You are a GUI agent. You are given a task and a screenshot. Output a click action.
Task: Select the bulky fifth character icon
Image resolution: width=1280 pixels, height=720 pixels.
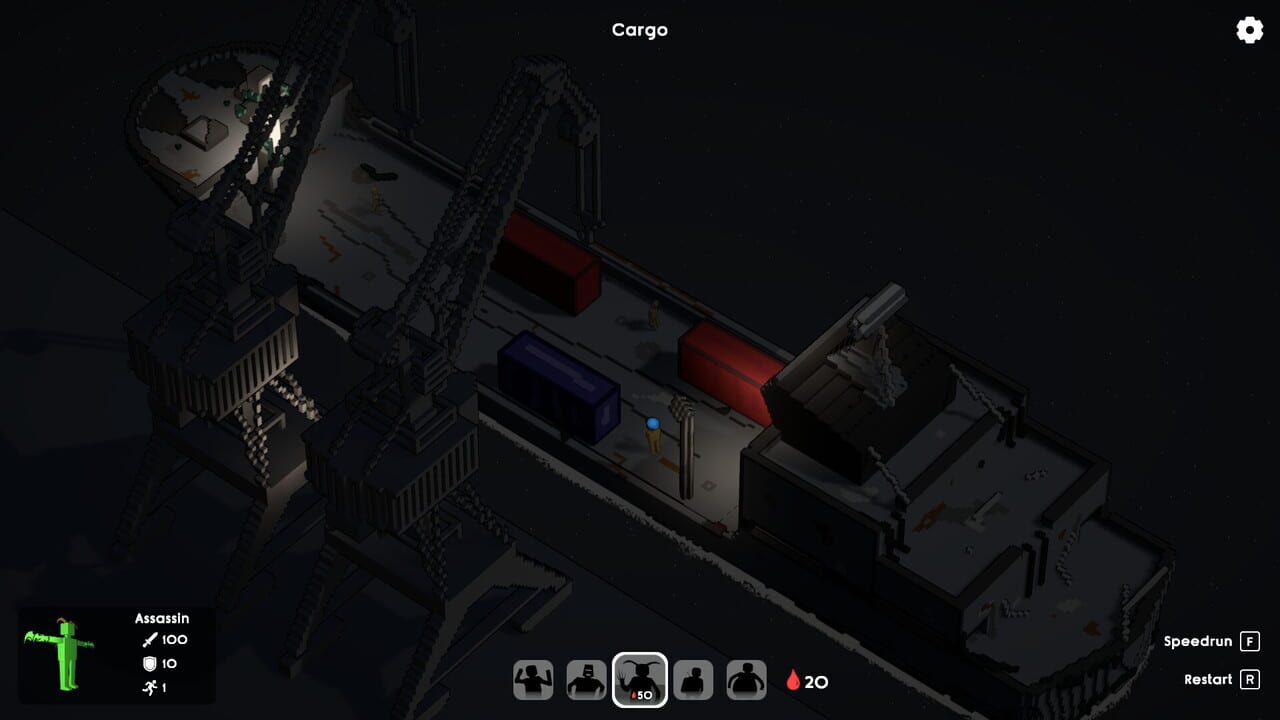click(746, 678)
